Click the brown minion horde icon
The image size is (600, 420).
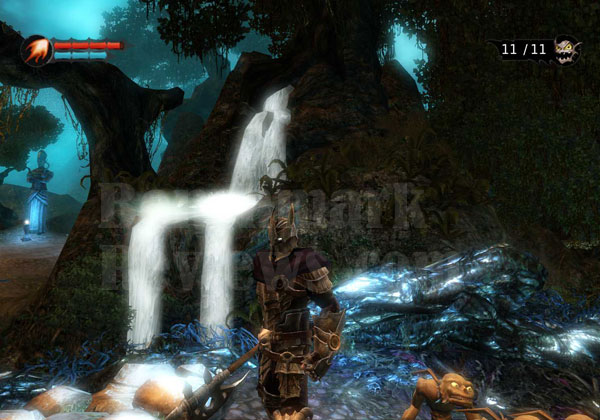pyautogui.click(x=566, y=49)
